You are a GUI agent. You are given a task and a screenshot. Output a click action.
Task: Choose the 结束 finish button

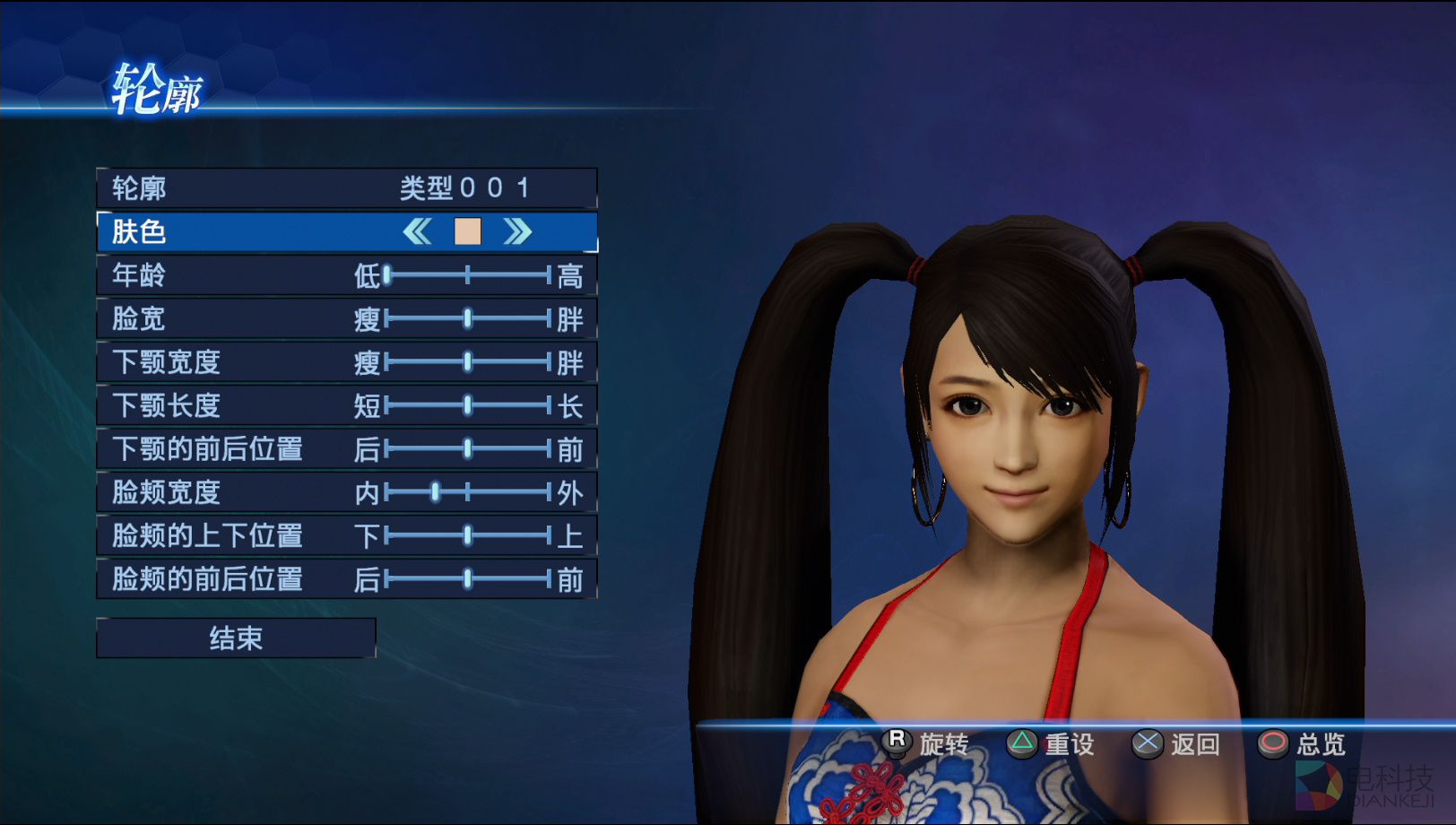coord(236,638)
